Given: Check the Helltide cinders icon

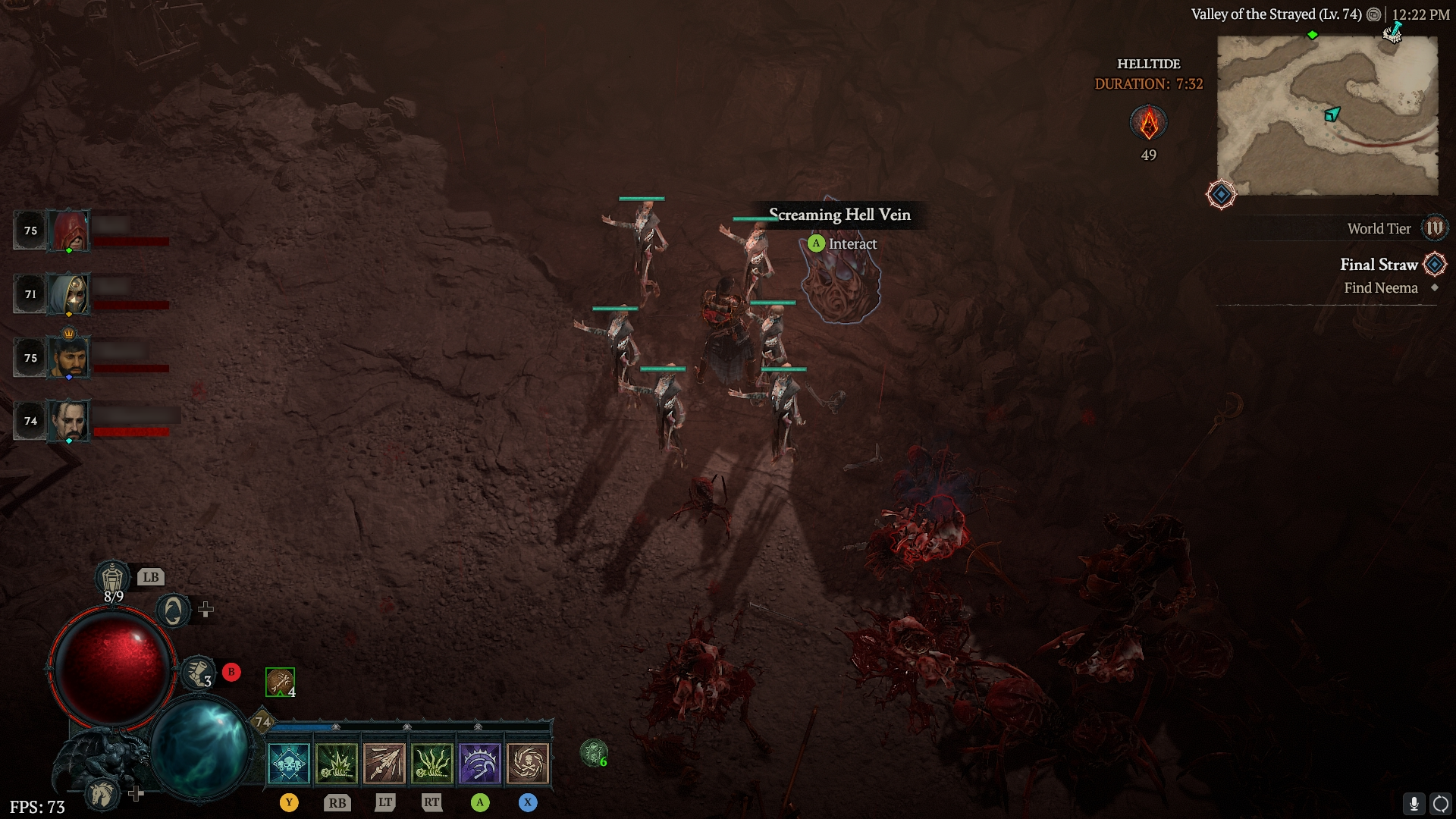Looking at the screenshot, I should [1149, 123].
